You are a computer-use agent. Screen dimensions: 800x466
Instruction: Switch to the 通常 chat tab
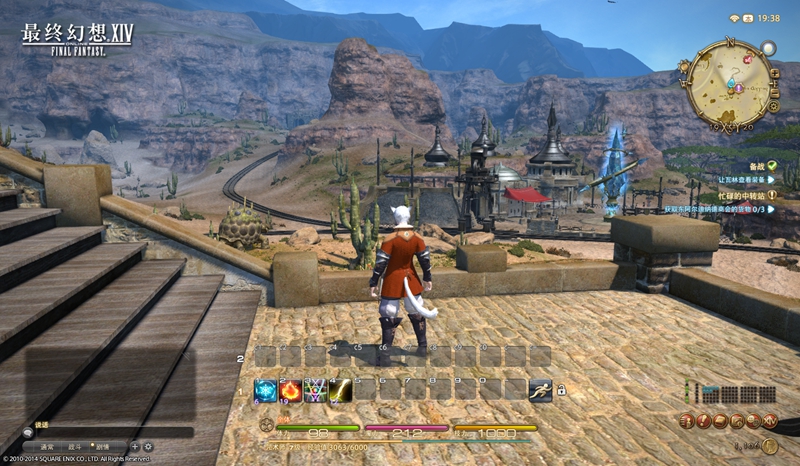pos(46,446)
